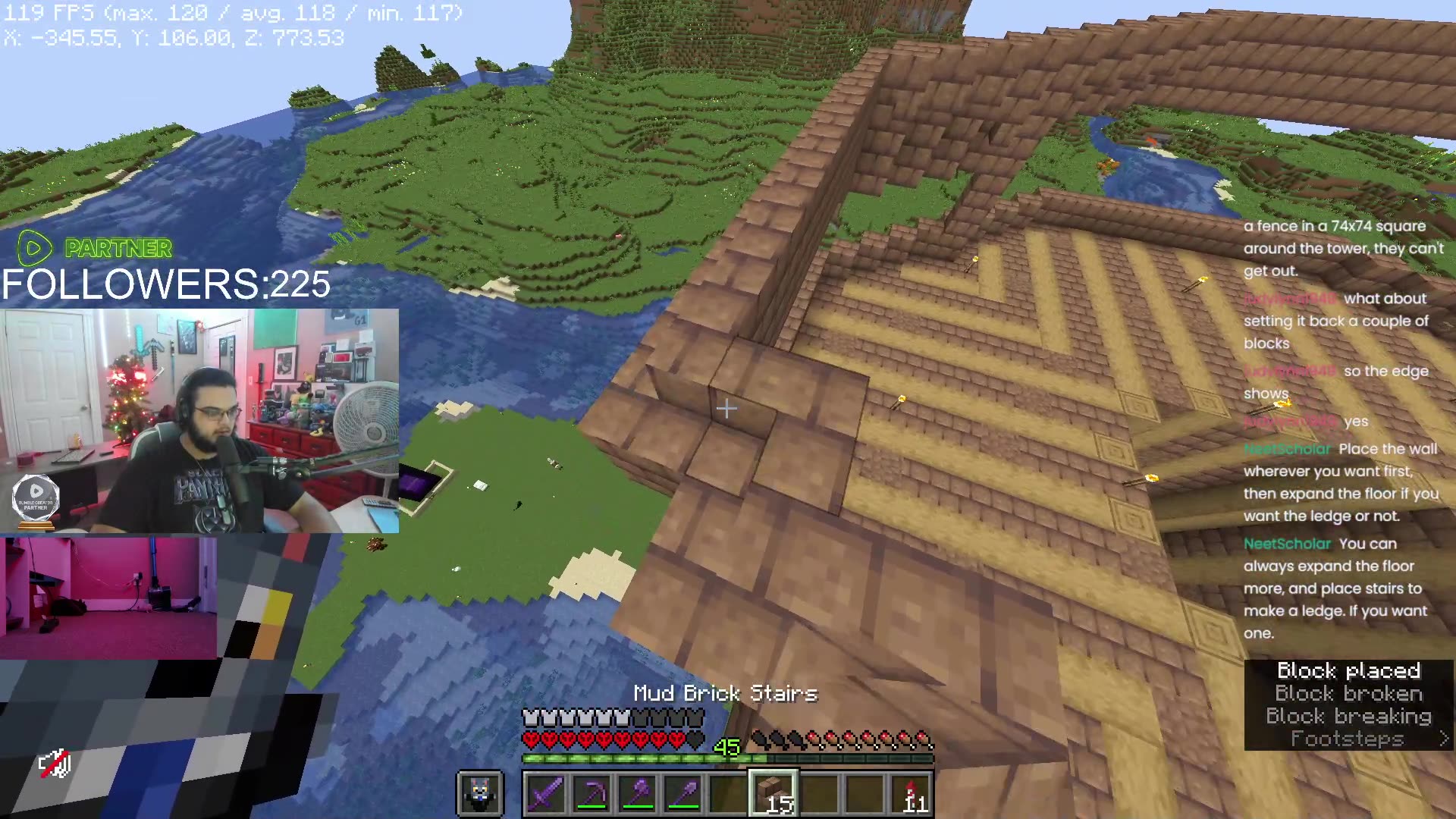The height and width of the screenshot is (819, 1456).
Task: Select the enchanted shovel hotbar slot
Action: (682, 794)
